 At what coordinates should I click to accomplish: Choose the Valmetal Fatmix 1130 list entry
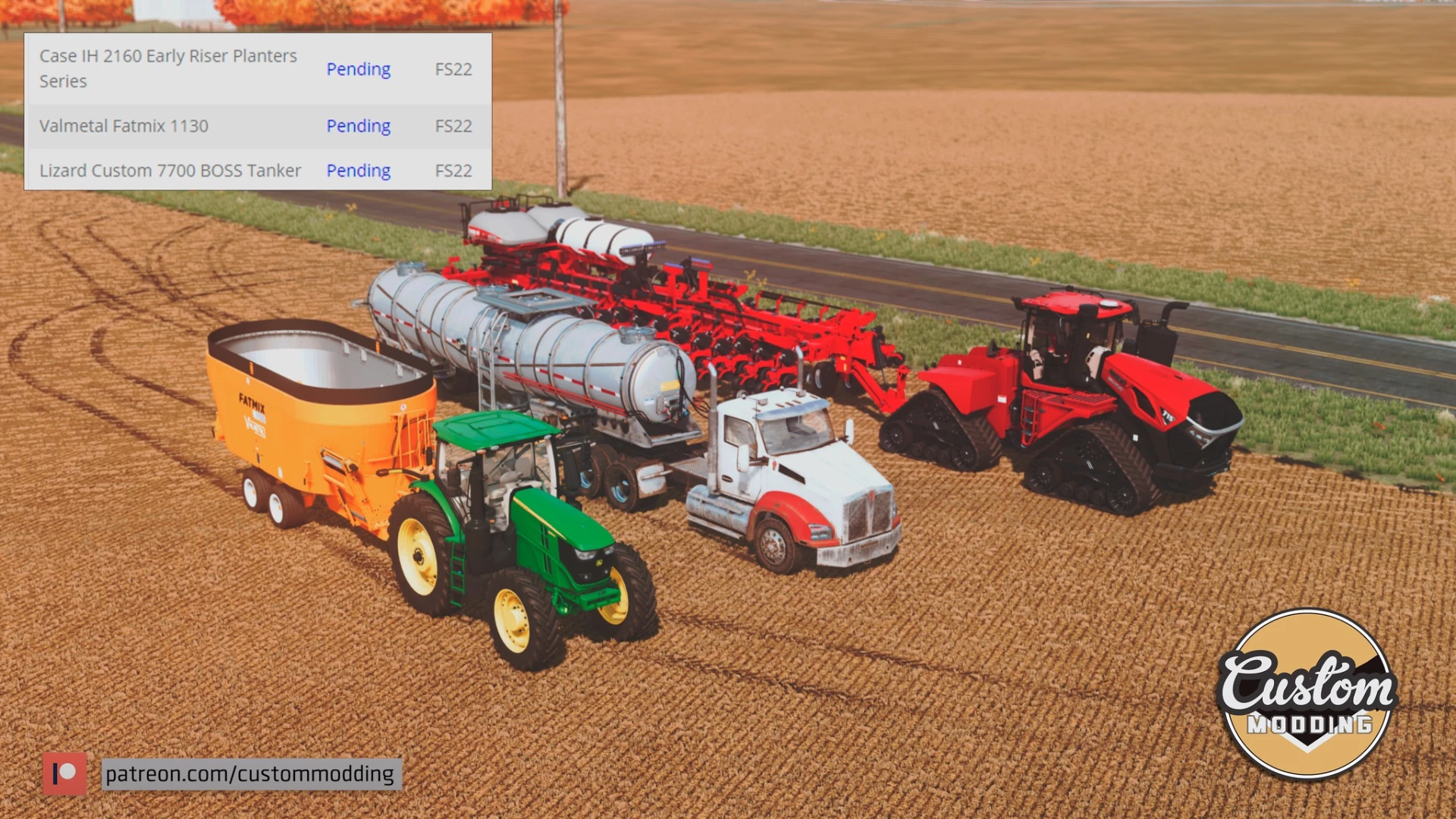pos(124,126)
